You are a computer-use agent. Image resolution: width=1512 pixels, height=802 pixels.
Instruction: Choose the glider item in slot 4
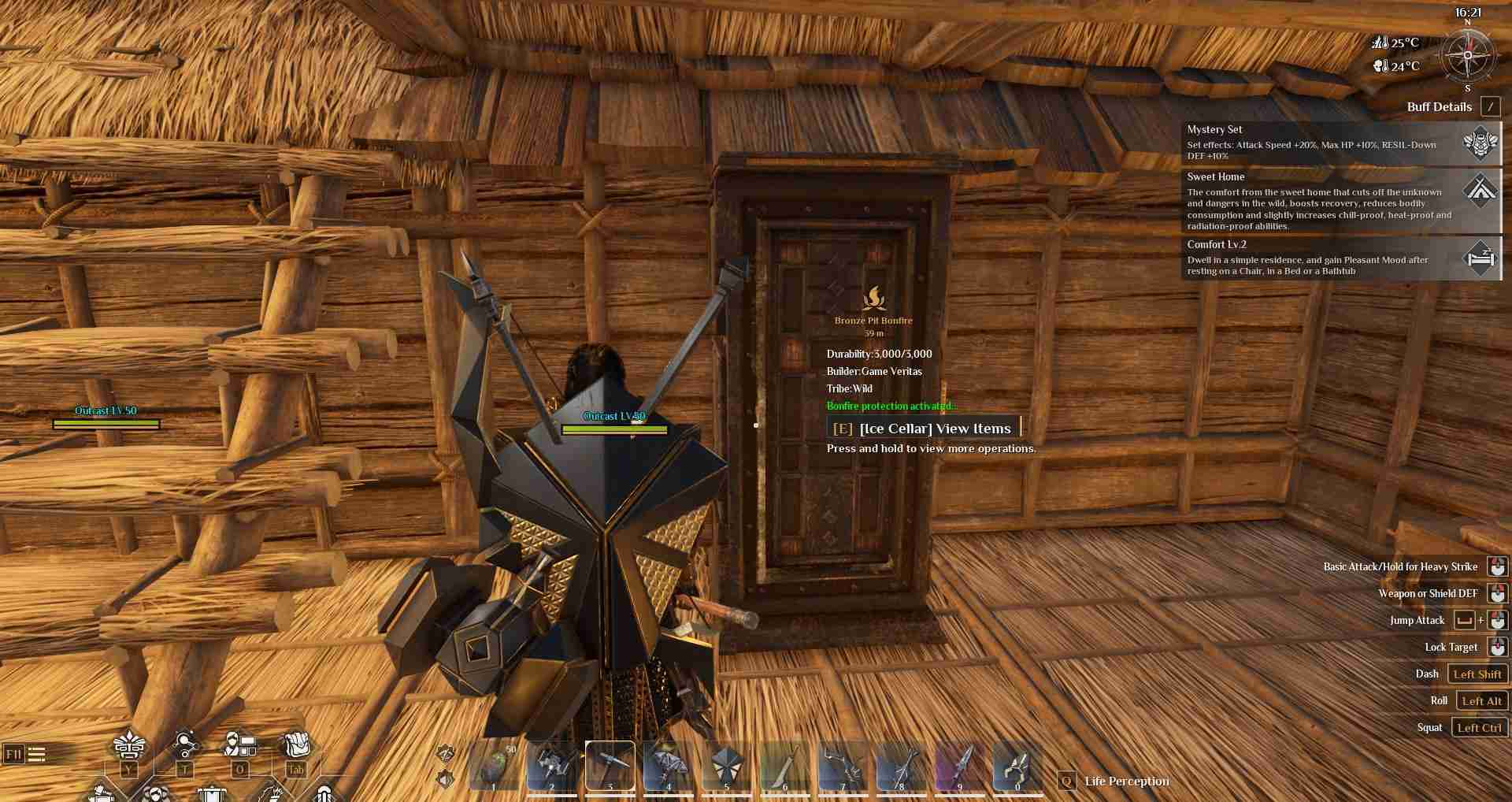point(669,766)
